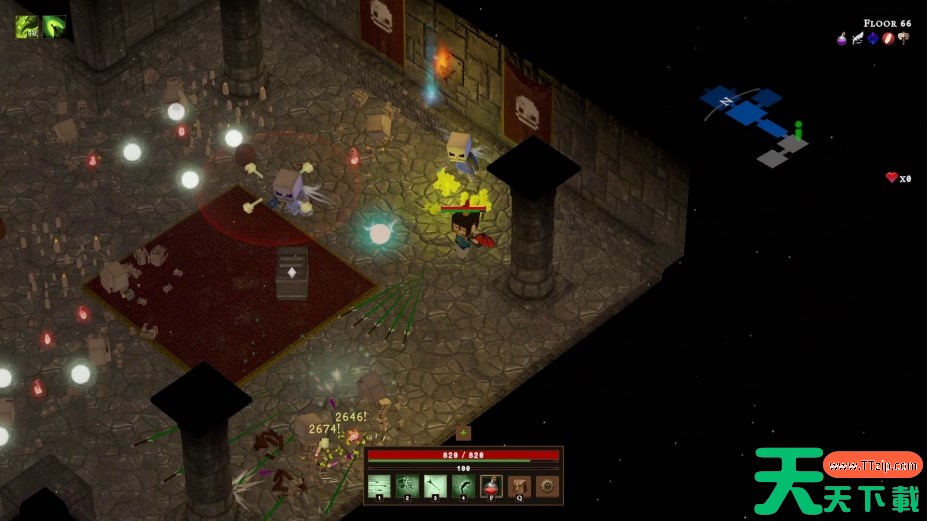Viewport: 927px width, 521px height.
Task: Check the green stacked buff icon
Action: click(x=27, y=26)
